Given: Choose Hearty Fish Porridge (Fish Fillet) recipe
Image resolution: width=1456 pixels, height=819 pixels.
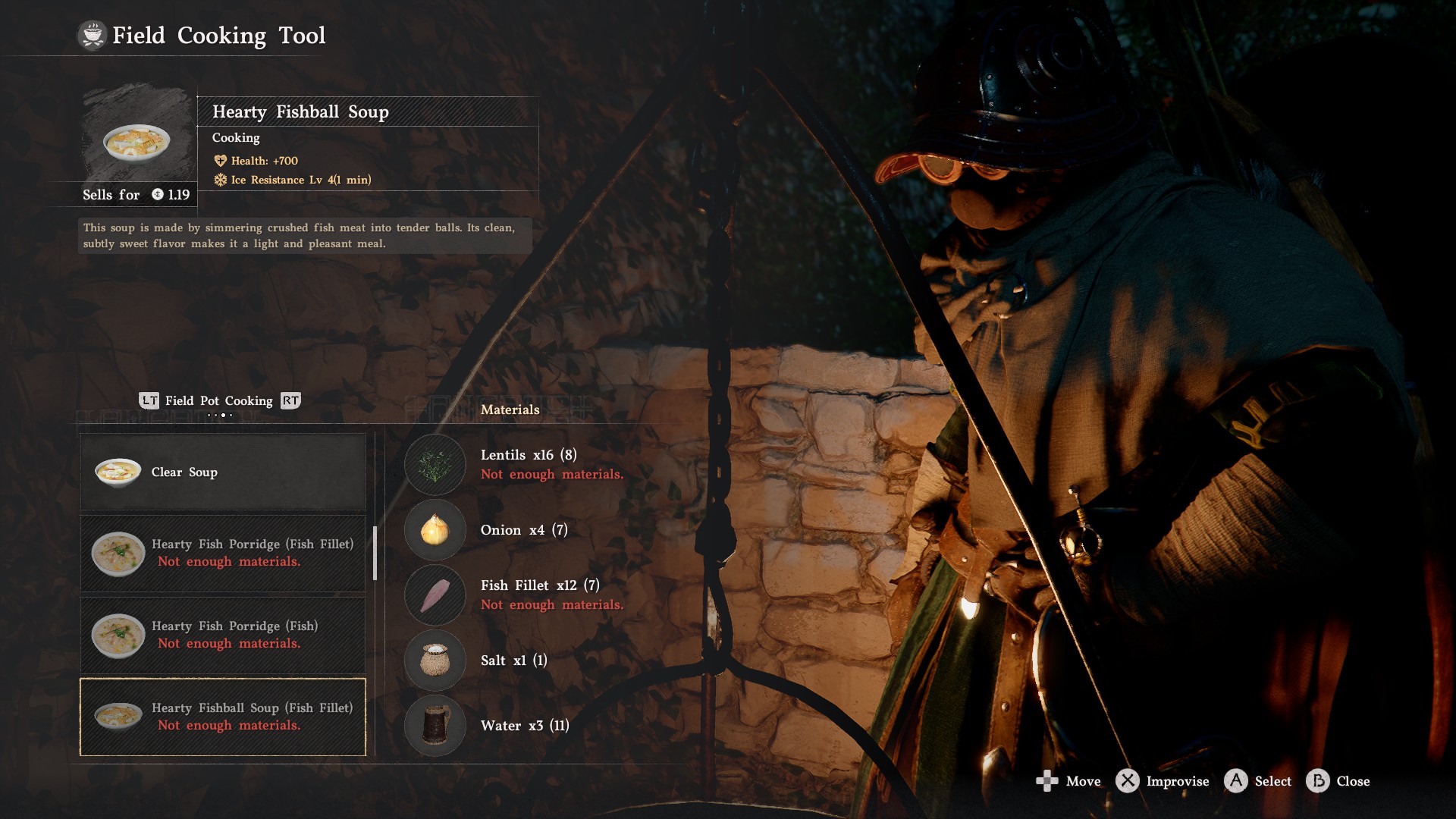Looking at the screenshot, I should pos(223,554).
